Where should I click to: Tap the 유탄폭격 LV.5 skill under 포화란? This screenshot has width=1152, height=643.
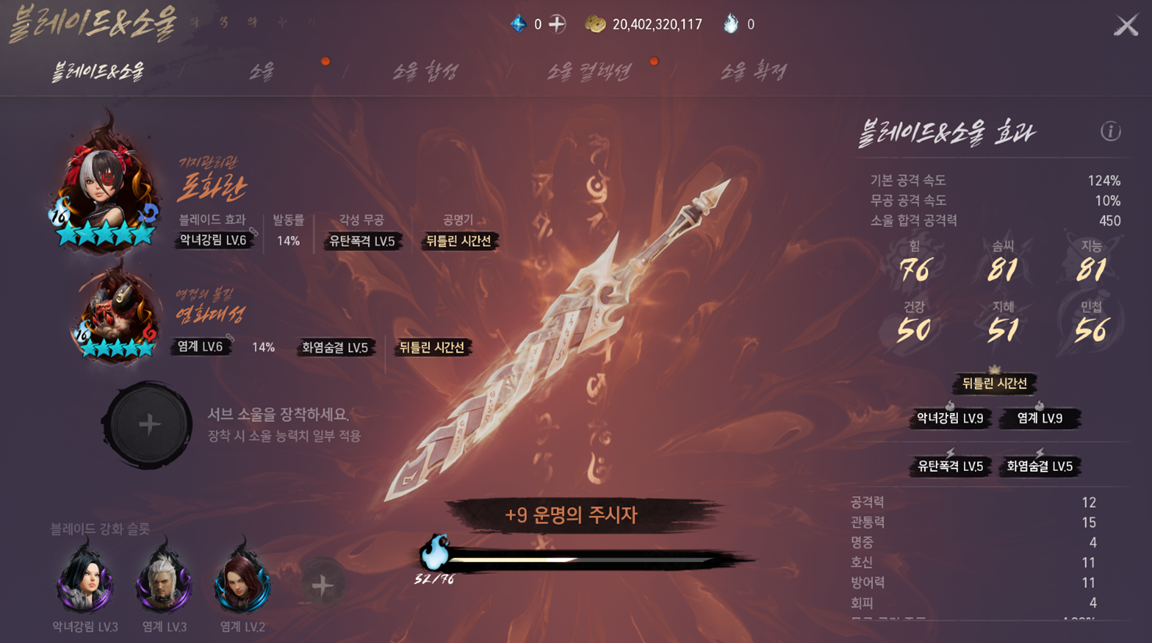(x=362, y=241)
